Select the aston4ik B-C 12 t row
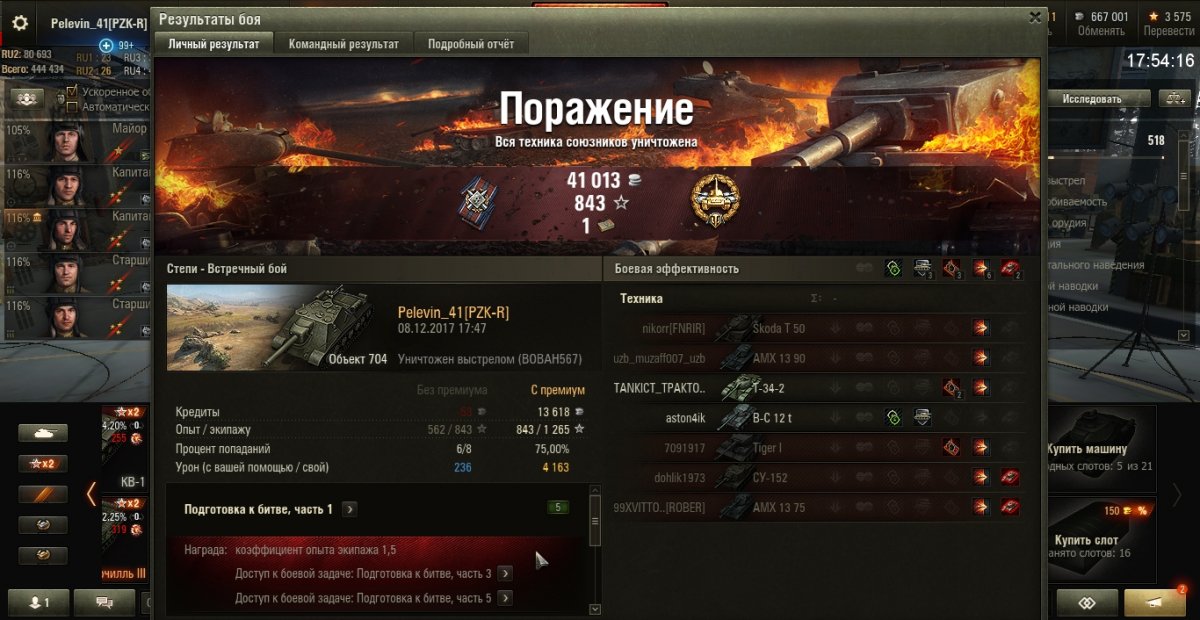Image resolution: width=1200 pixels, height=620 pixels. 815,418
